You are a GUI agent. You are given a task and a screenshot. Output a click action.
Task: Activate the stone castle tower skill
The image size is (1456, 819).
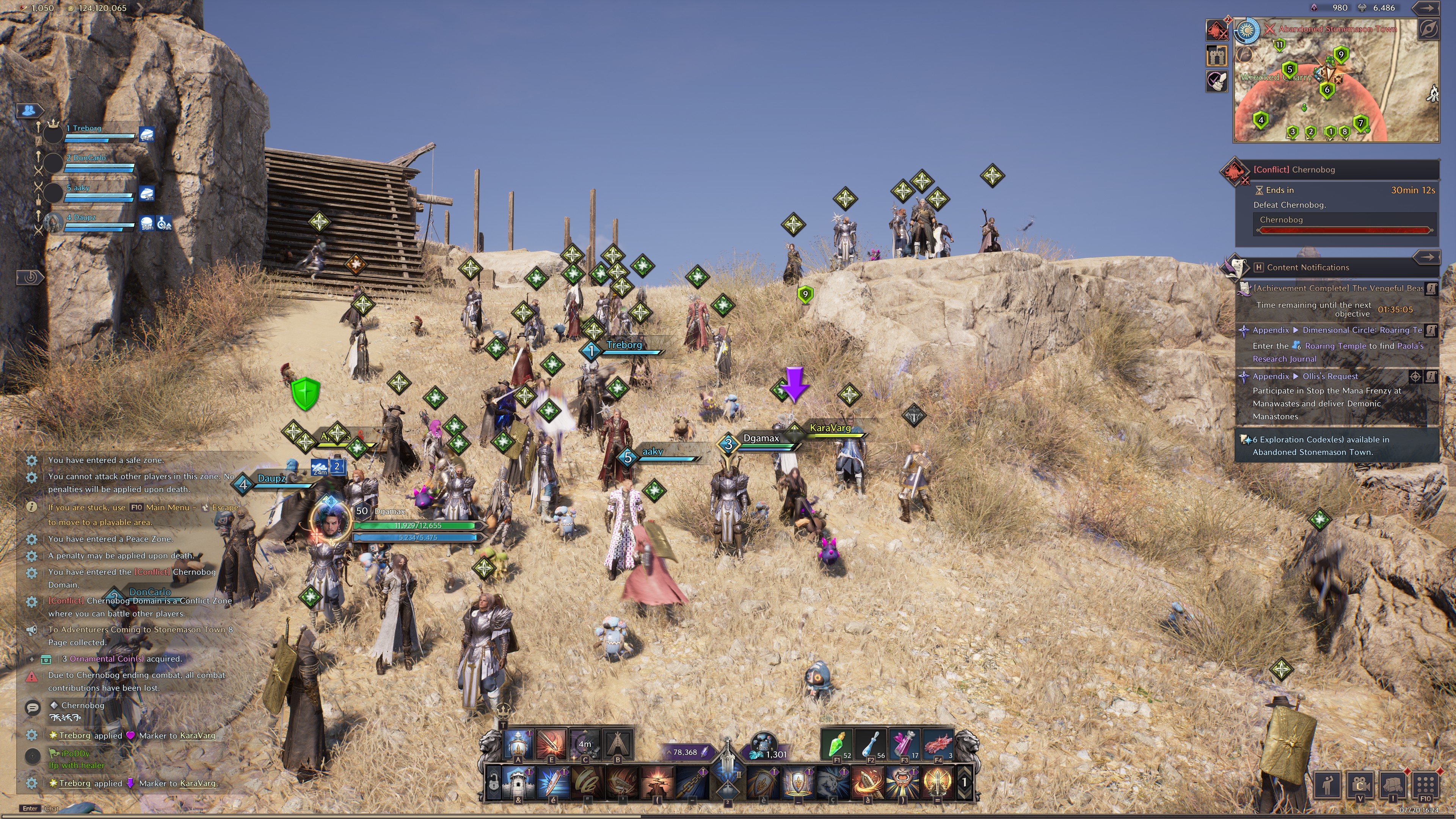(x=518, y=783)
